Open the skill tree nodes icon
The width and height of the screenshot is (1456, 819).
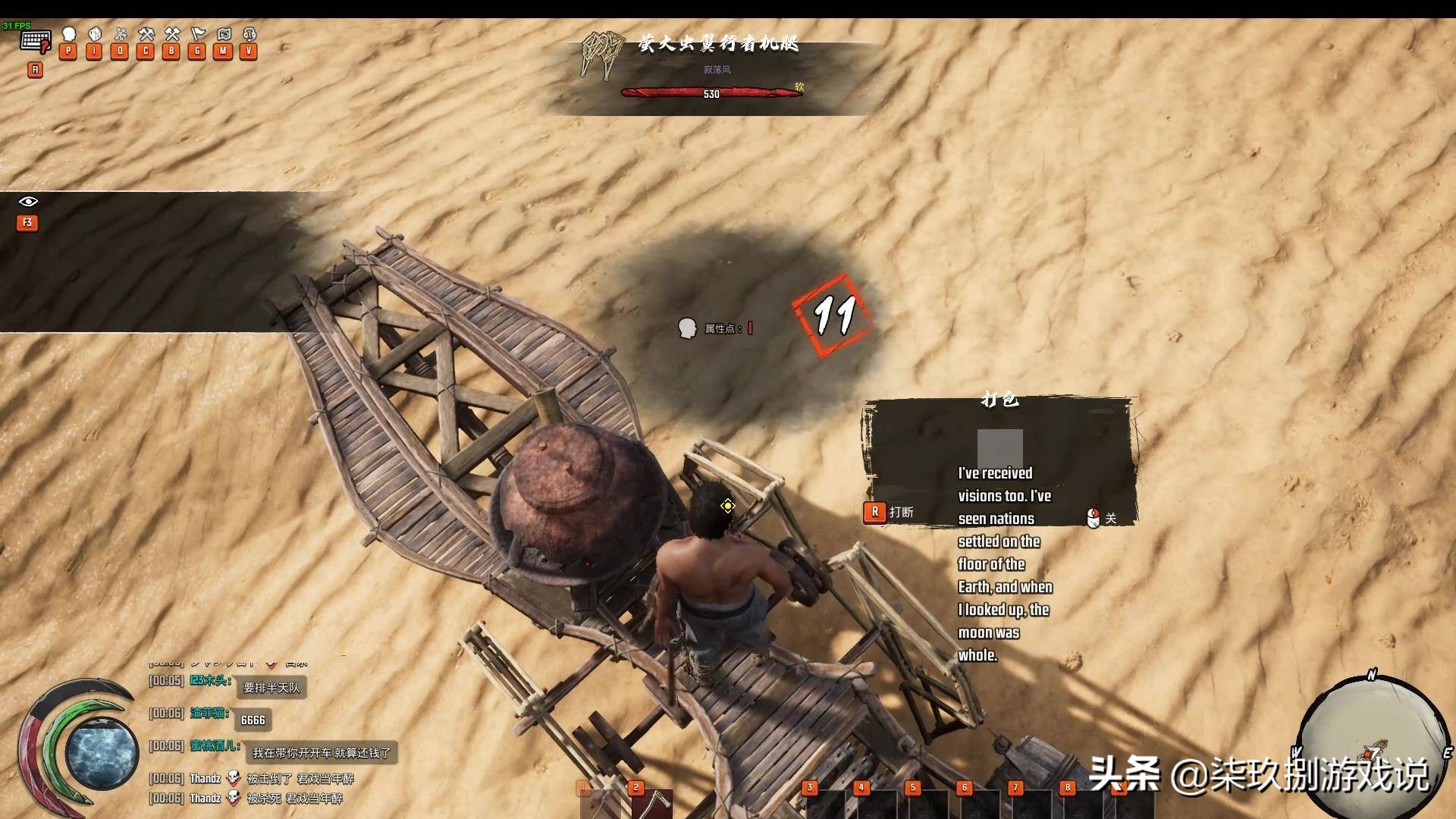pos(120,35)
